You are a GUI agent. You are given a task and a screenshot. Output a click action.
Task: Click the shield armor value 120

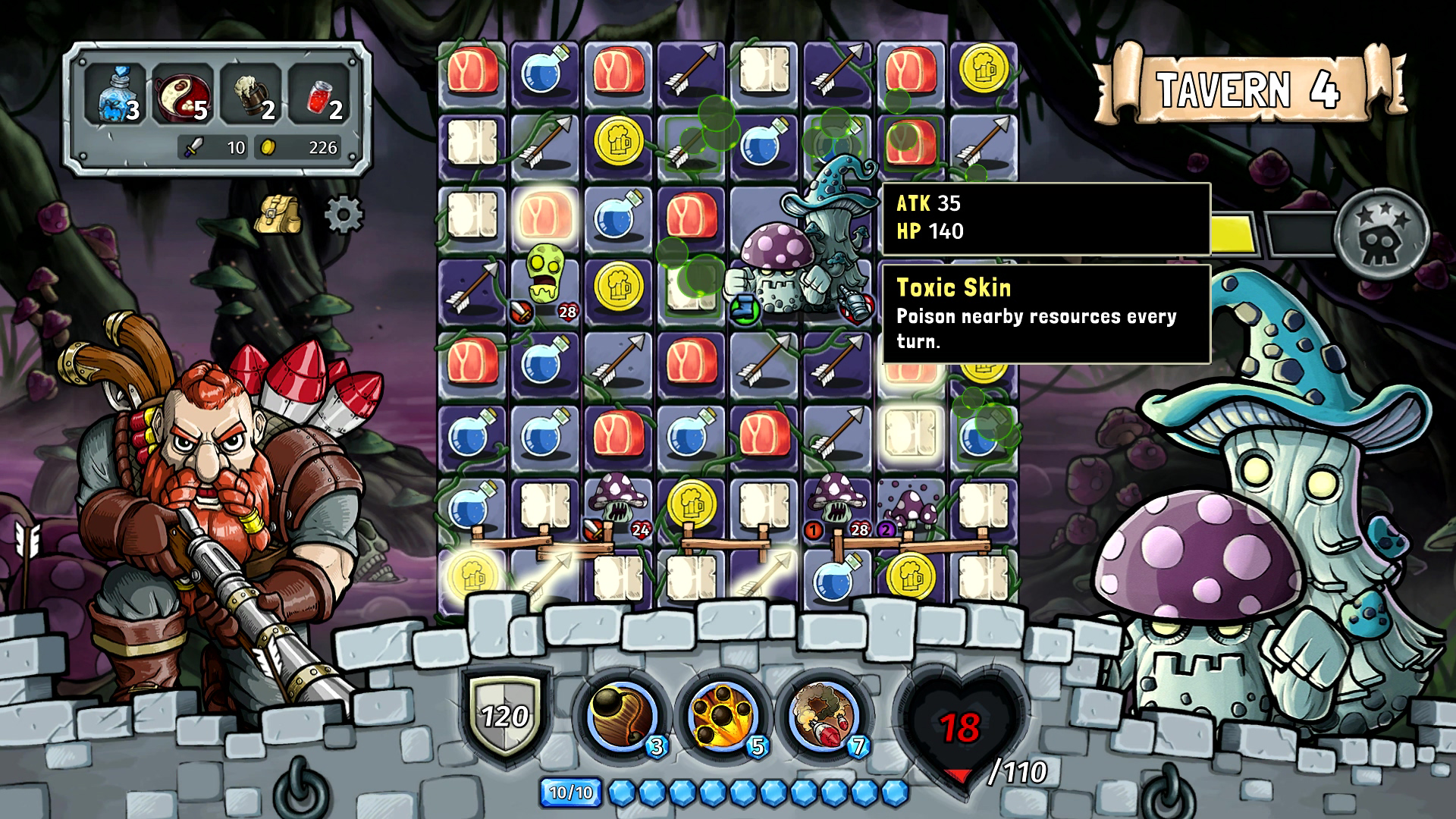point(507,716)
